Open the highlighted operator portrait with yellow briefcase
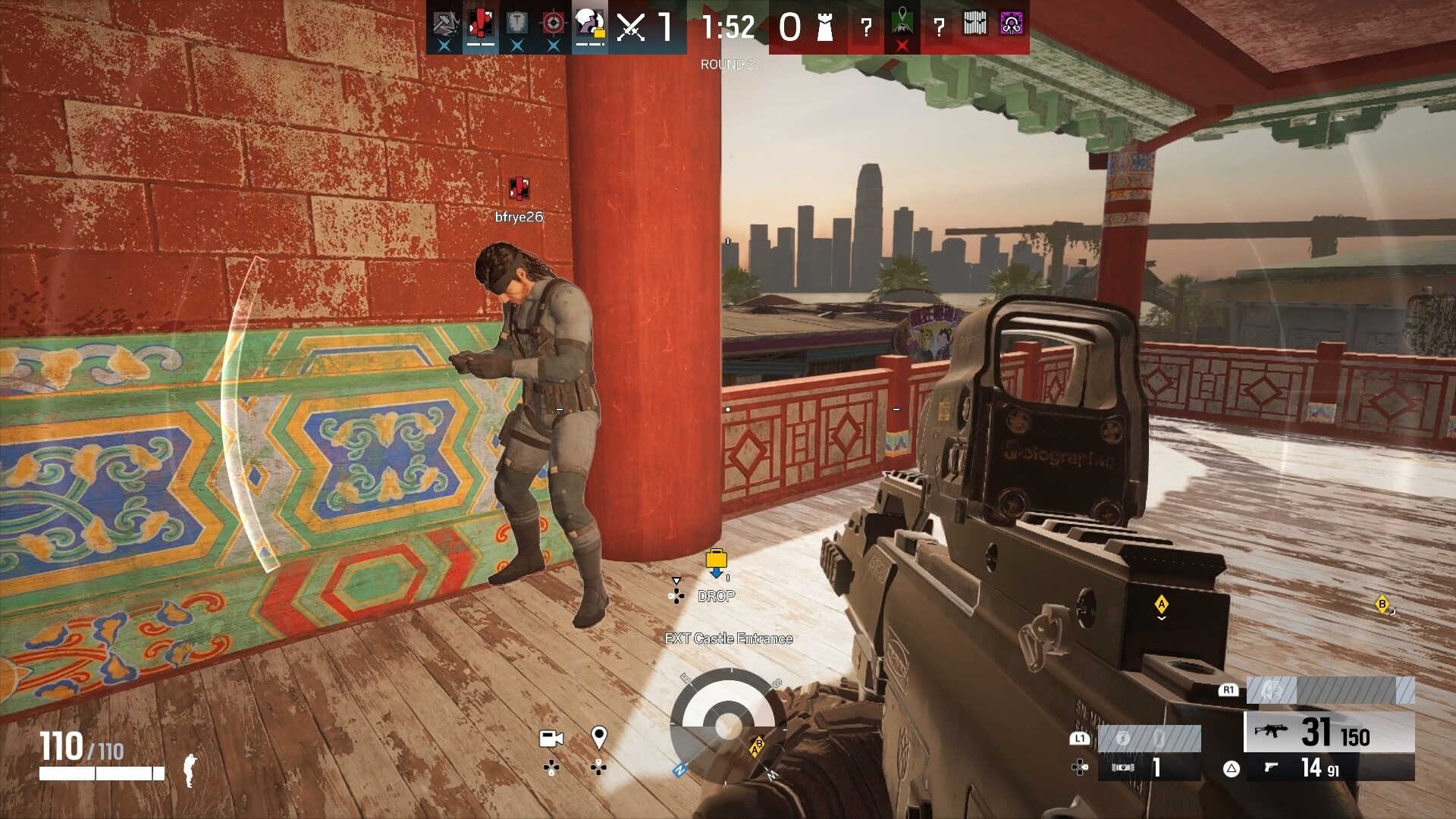The width and height of the screenshot is (1456, 819). click(x=589, y=23)
